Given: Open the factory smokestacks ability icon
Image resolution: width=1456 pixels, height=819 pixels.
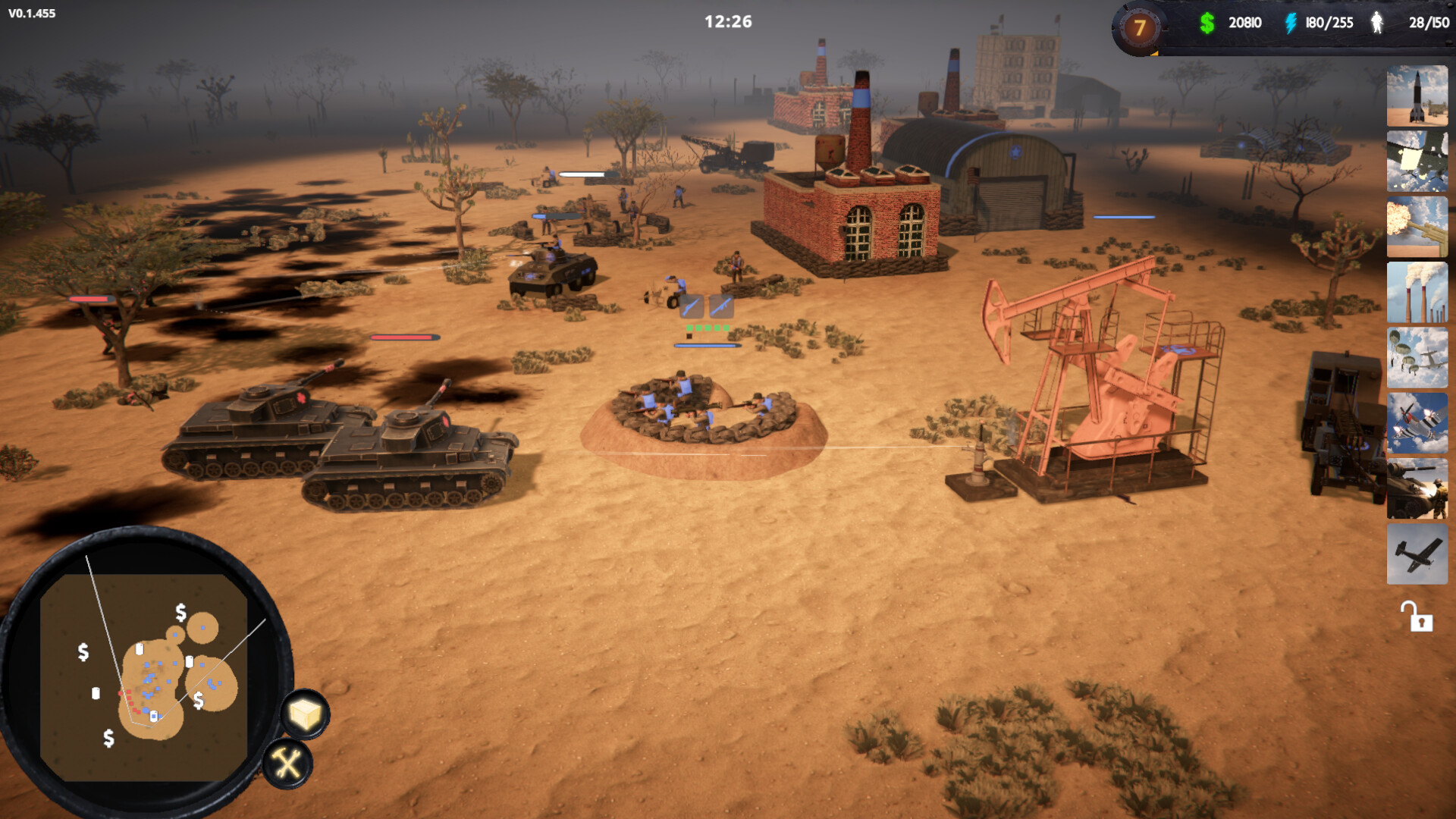Looking at the screenshot, I should click(x=1417, y=293).
